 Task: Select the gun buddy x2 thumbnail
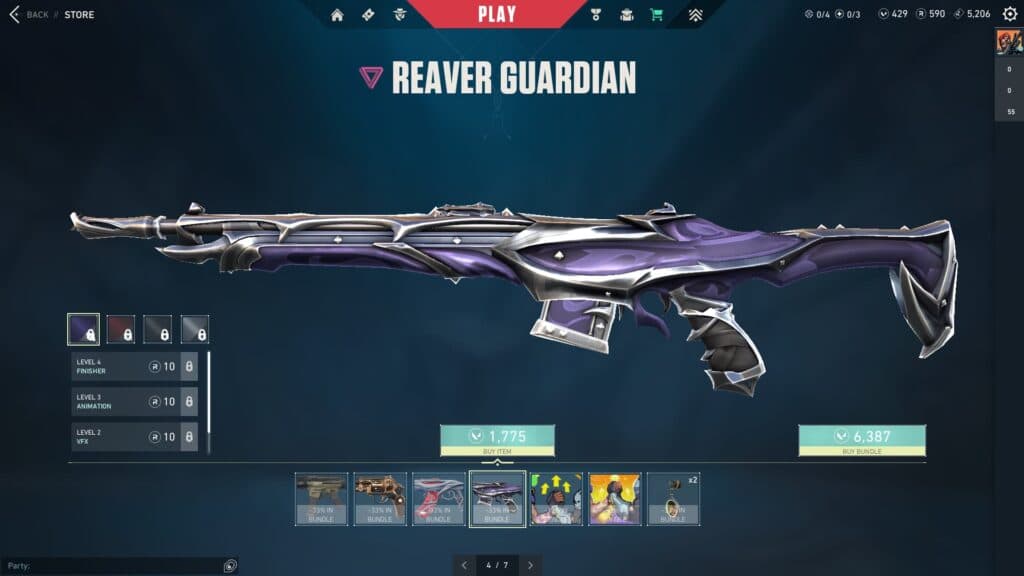click(x=673, y=498)
